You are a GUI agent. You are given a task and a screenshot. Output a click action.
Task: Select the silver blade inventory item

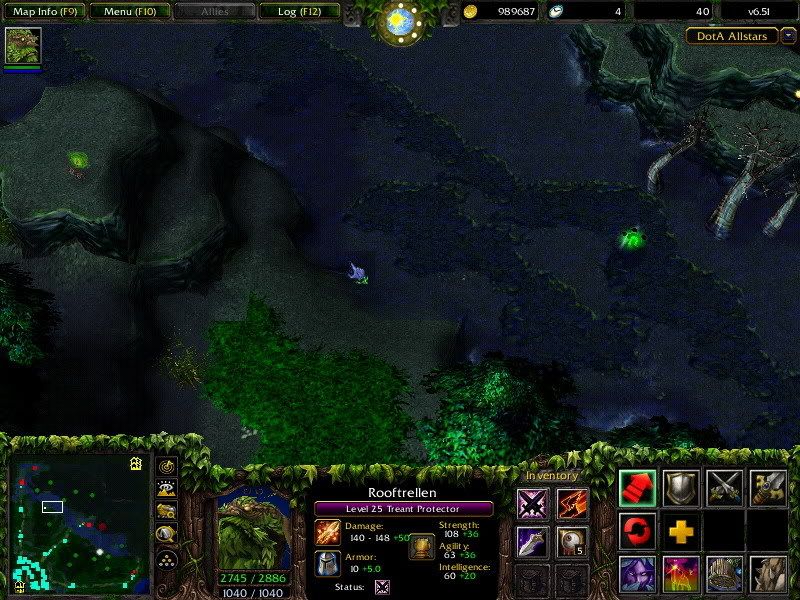coord(532,543)
